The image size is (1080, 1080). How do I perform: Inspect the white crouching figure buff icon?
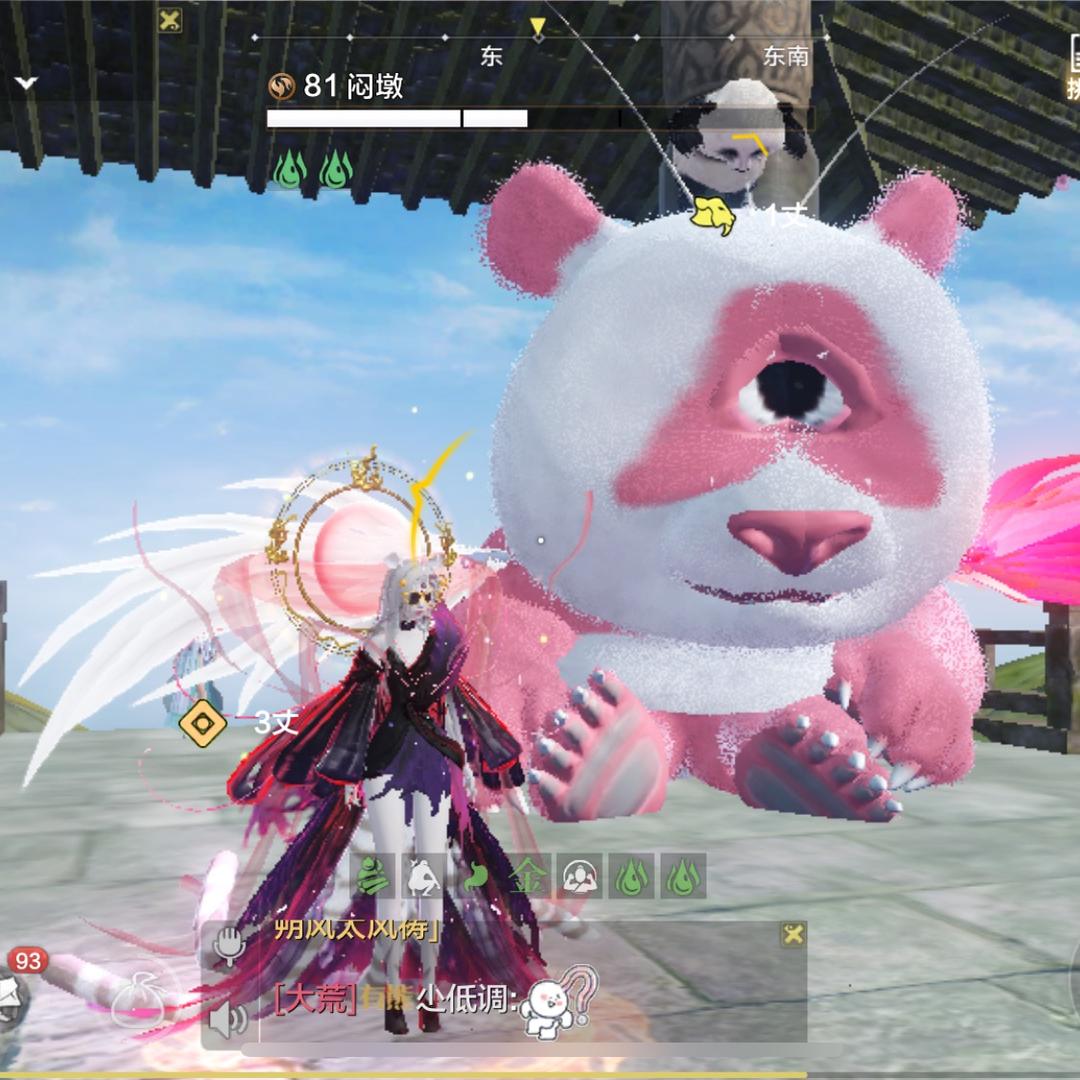[x=422, y=877]
